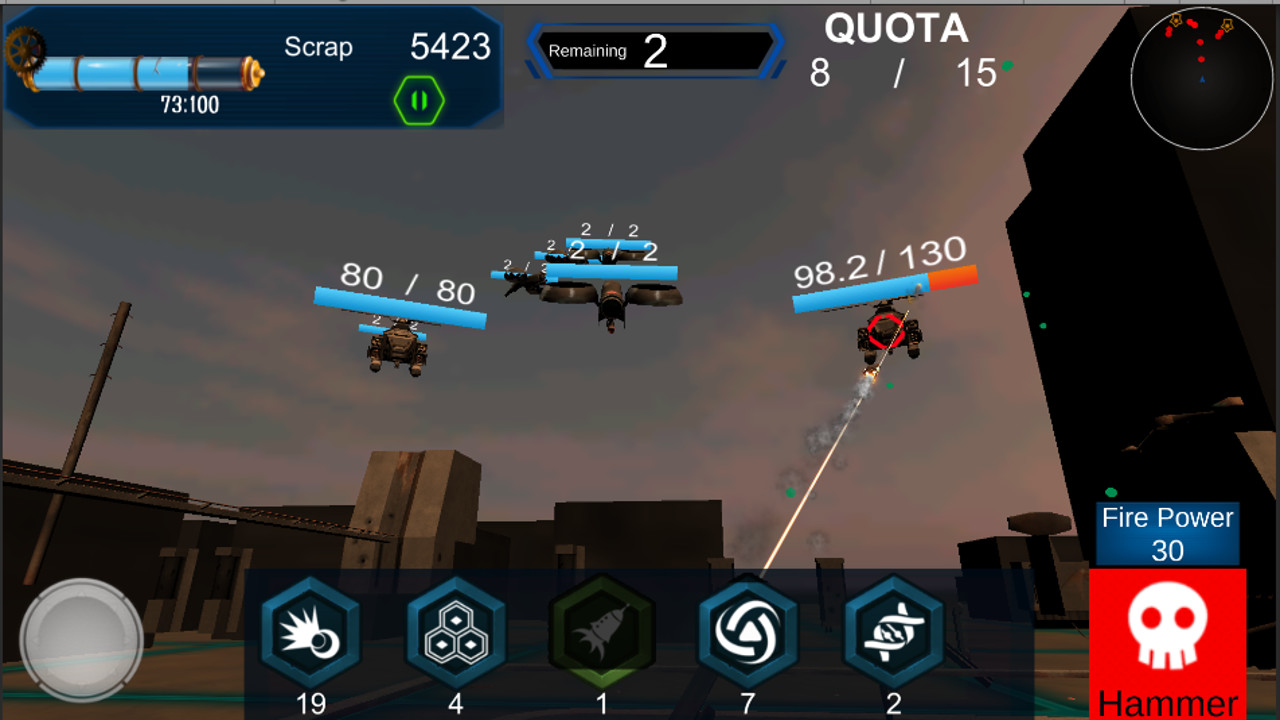Tap the green pause hexagon button
Viewport: 1280px width, 720px height.
pyautogui.click(x=420, y=98)
